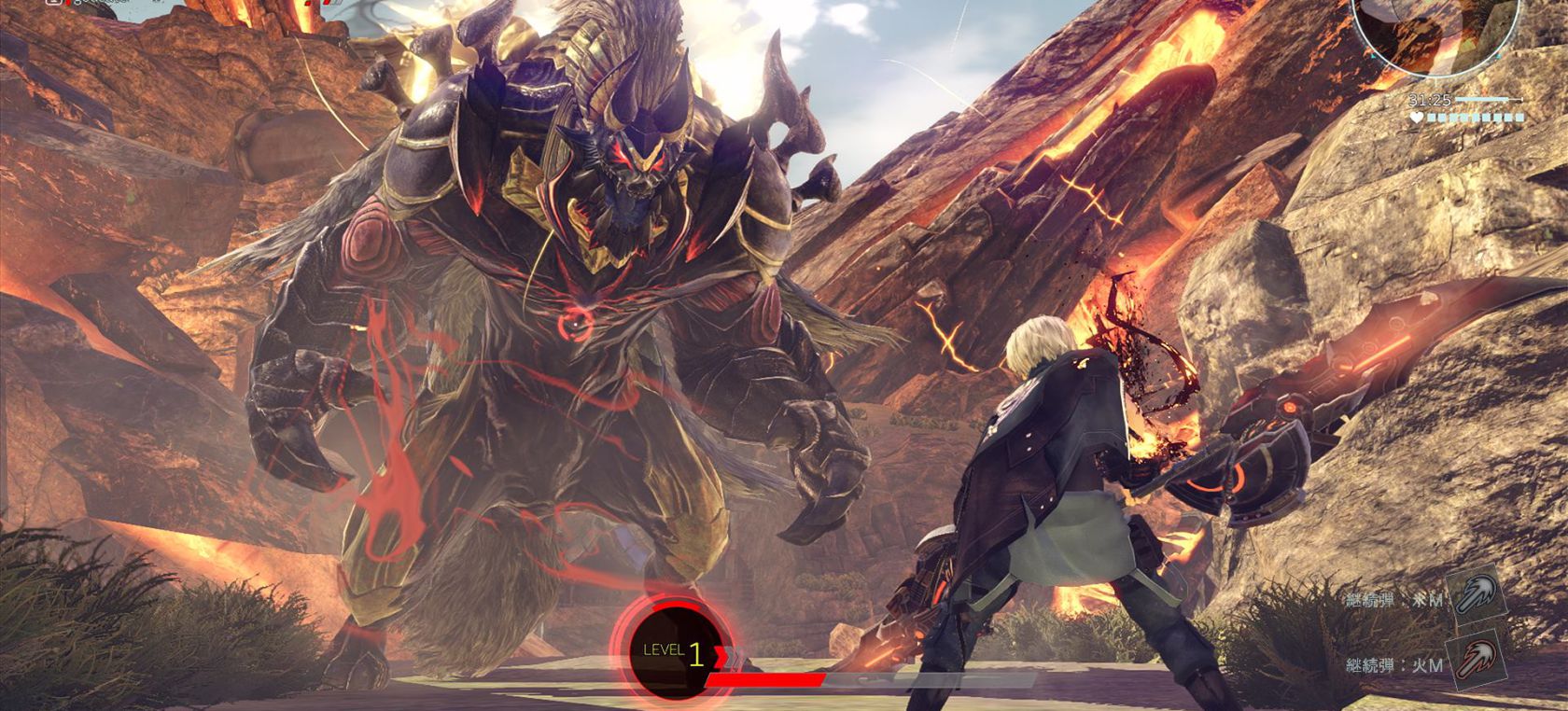Select the ice sustained bullet icon
The height and width of the screenshot is (711, 1568).
1475,596
